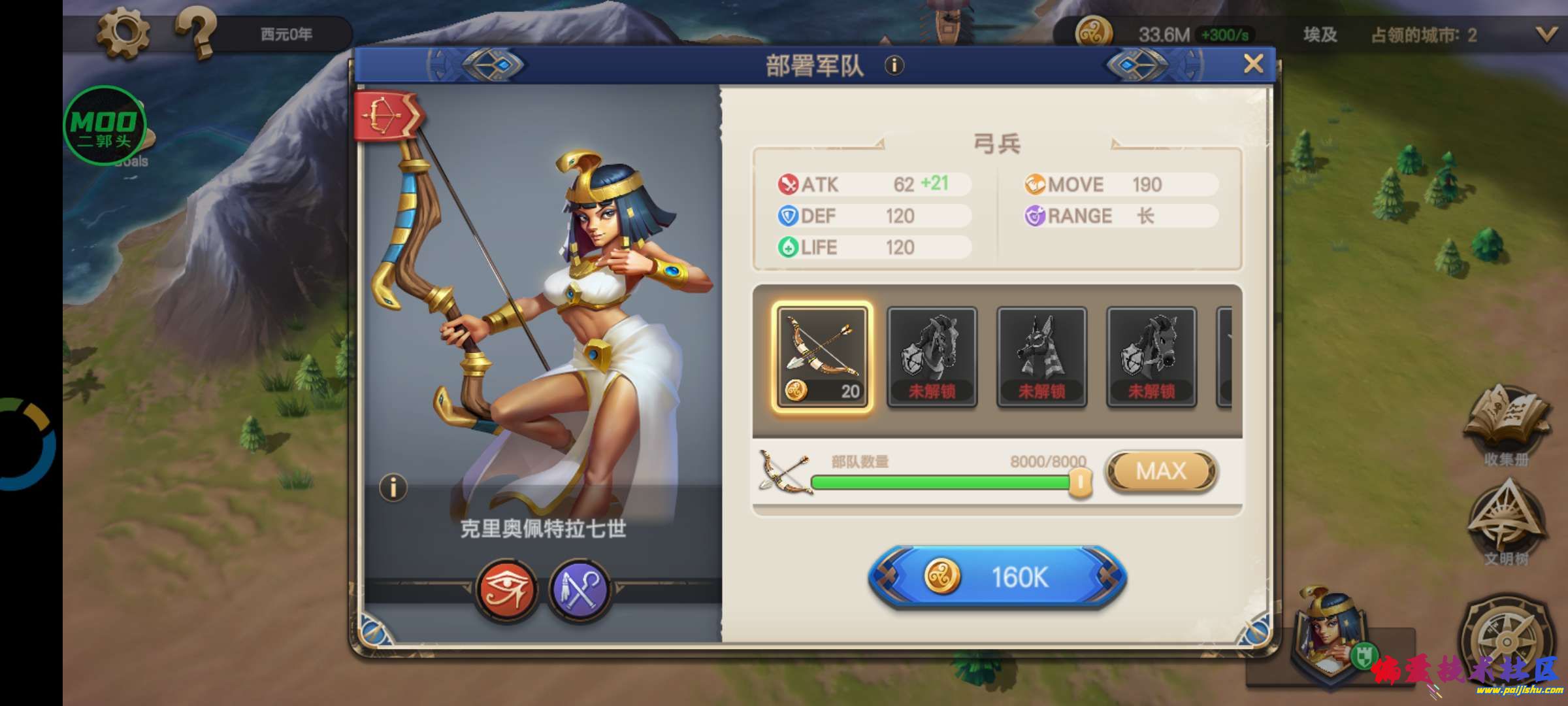Screen dimensions: 1568x706
Task: Select the archer unit card costing 20
Action: (x=822, y=357)
